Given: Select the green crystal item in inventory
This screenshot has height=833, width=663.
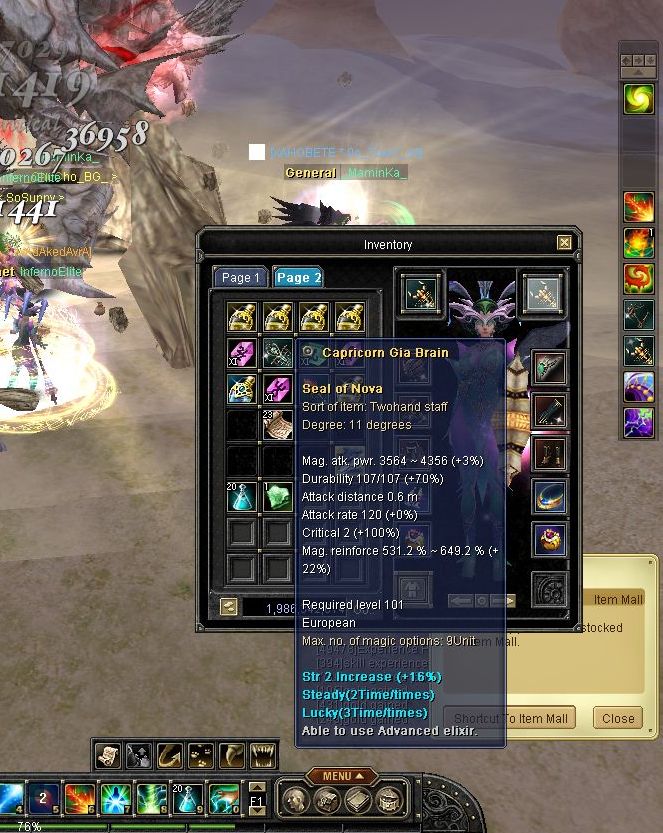Looking at the screenshot, I should 277,497.
